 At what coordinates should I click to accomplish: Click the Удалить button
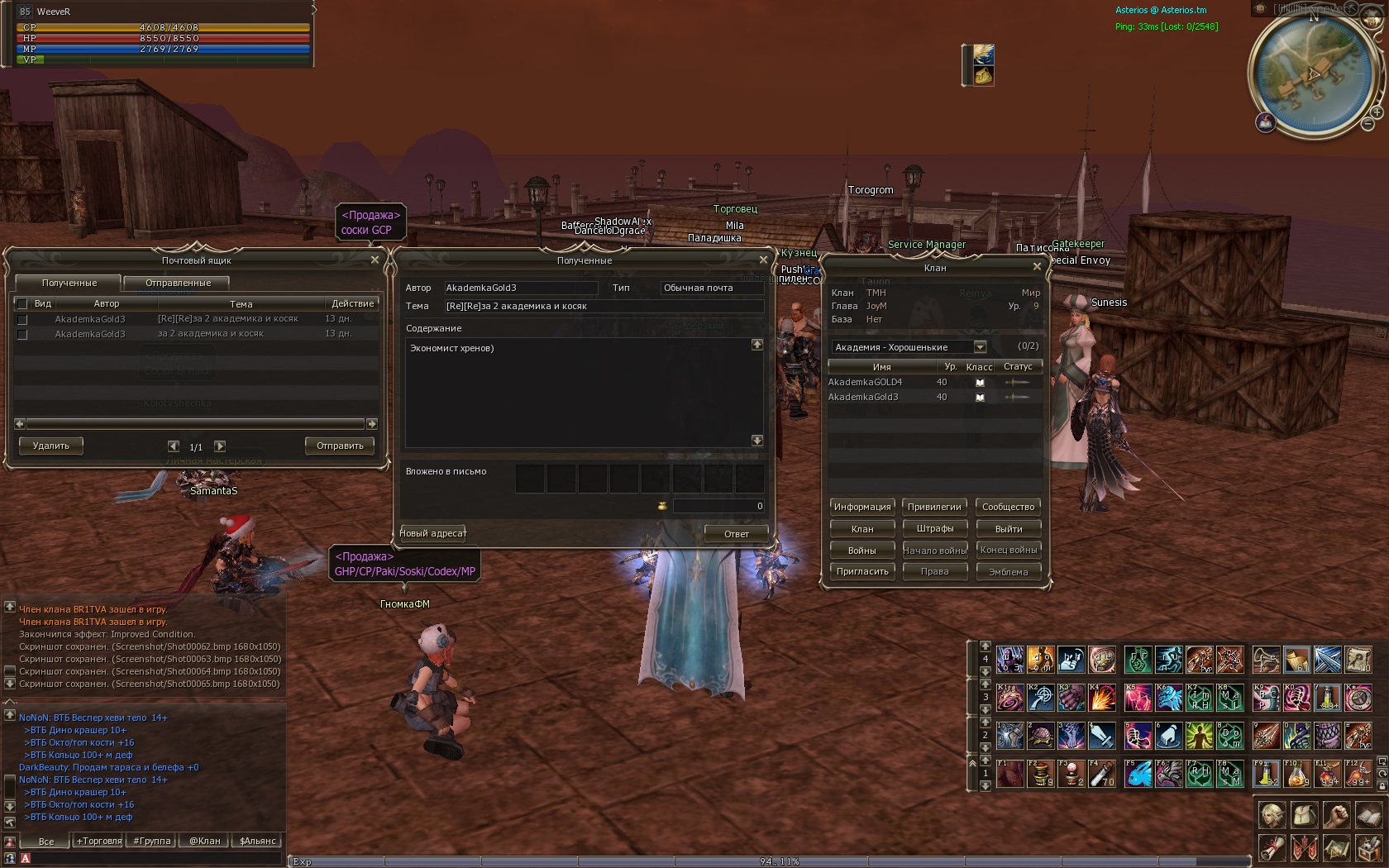click(50, 446)
